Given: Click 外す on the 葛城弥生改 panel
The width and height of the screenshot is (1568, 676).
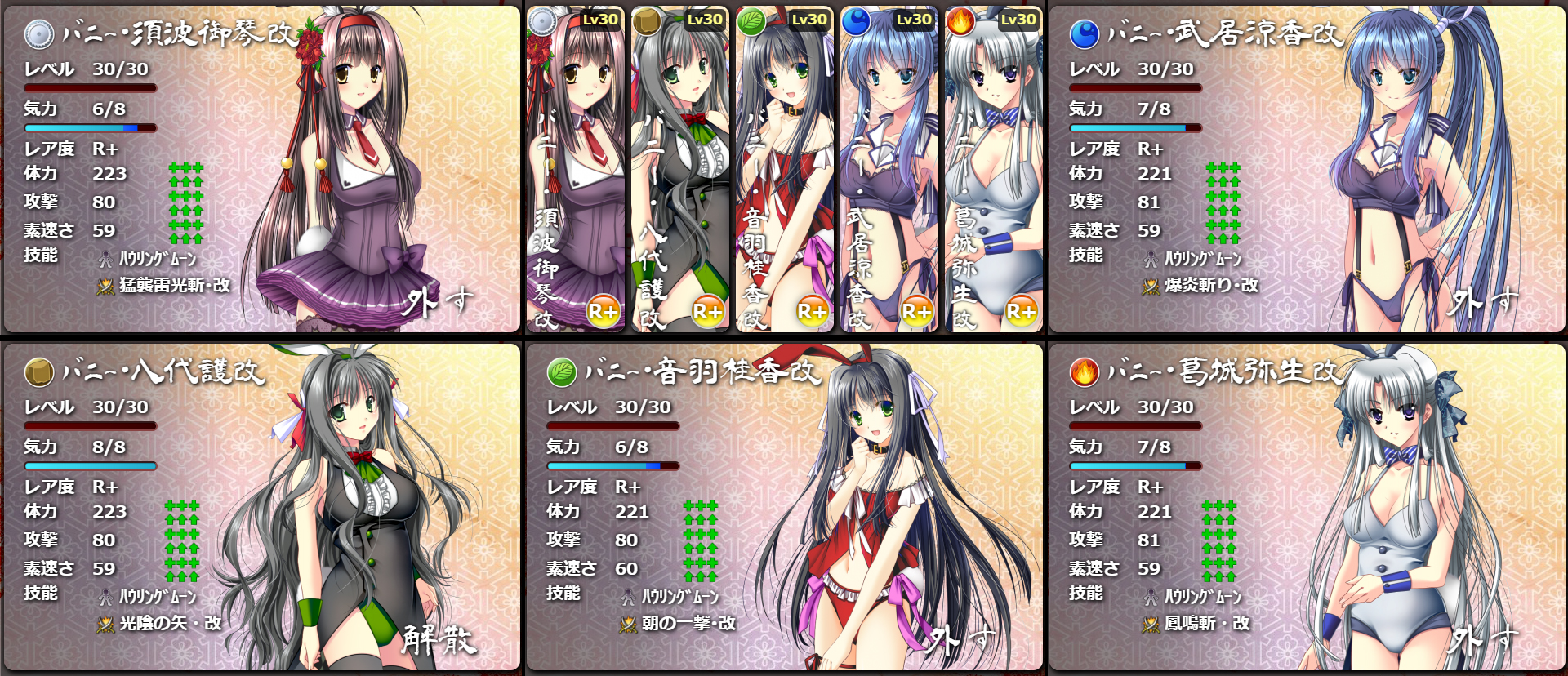Looking at the screenshot, I should (x=1483, y=640).
